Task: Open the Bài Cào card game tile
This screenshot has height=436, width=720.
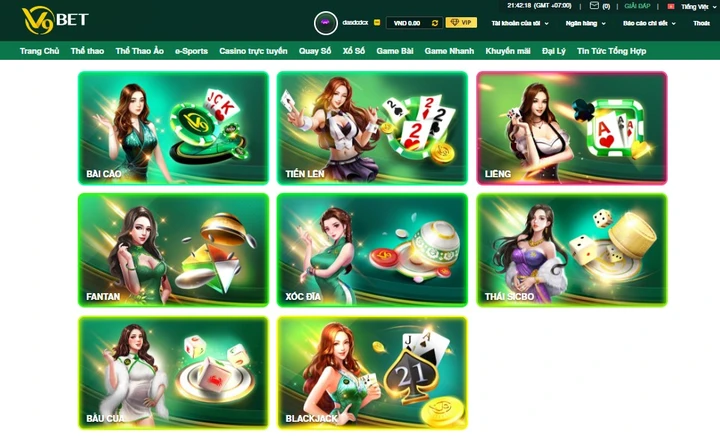Action: pyautogui.click(x=173, y=127)
